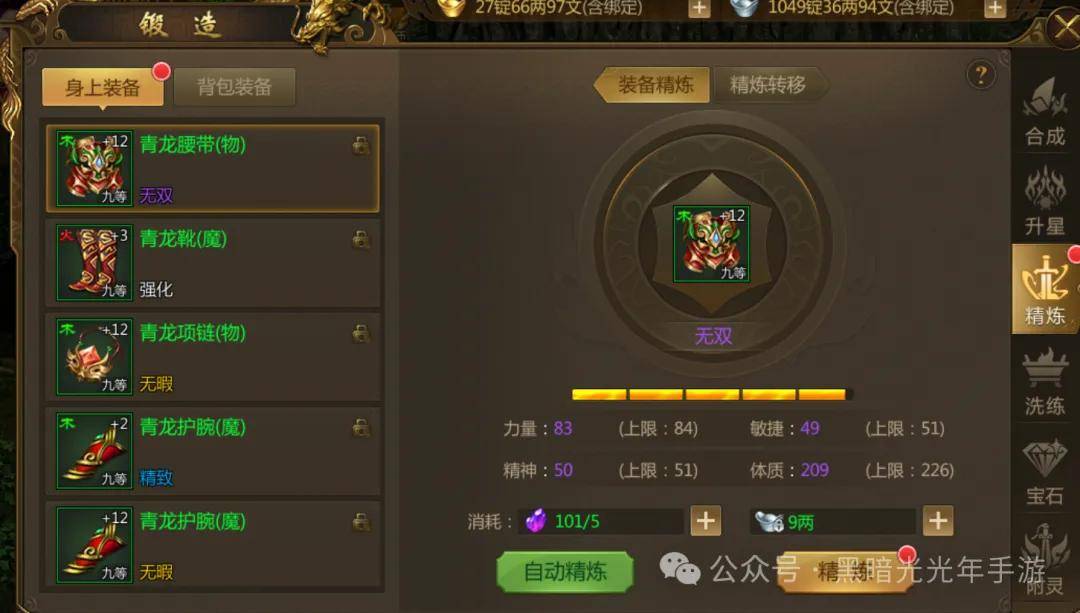Screen dimensions: 1080x613
Task: Switch to the 身上装备 tab
Action: (x=103, y=87)
